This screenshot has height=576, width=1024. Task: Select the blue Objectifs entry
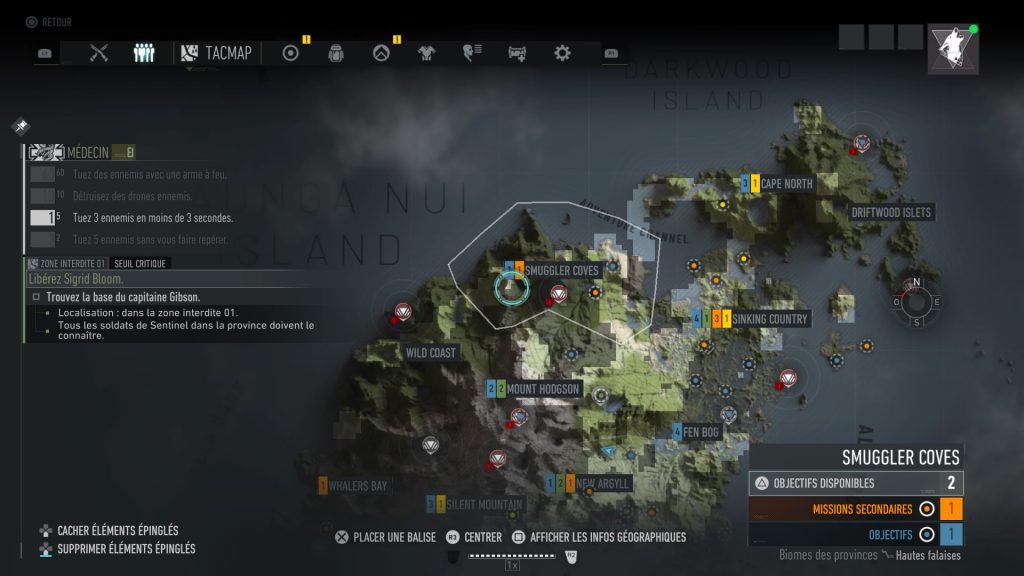click(x=856, y=534)
